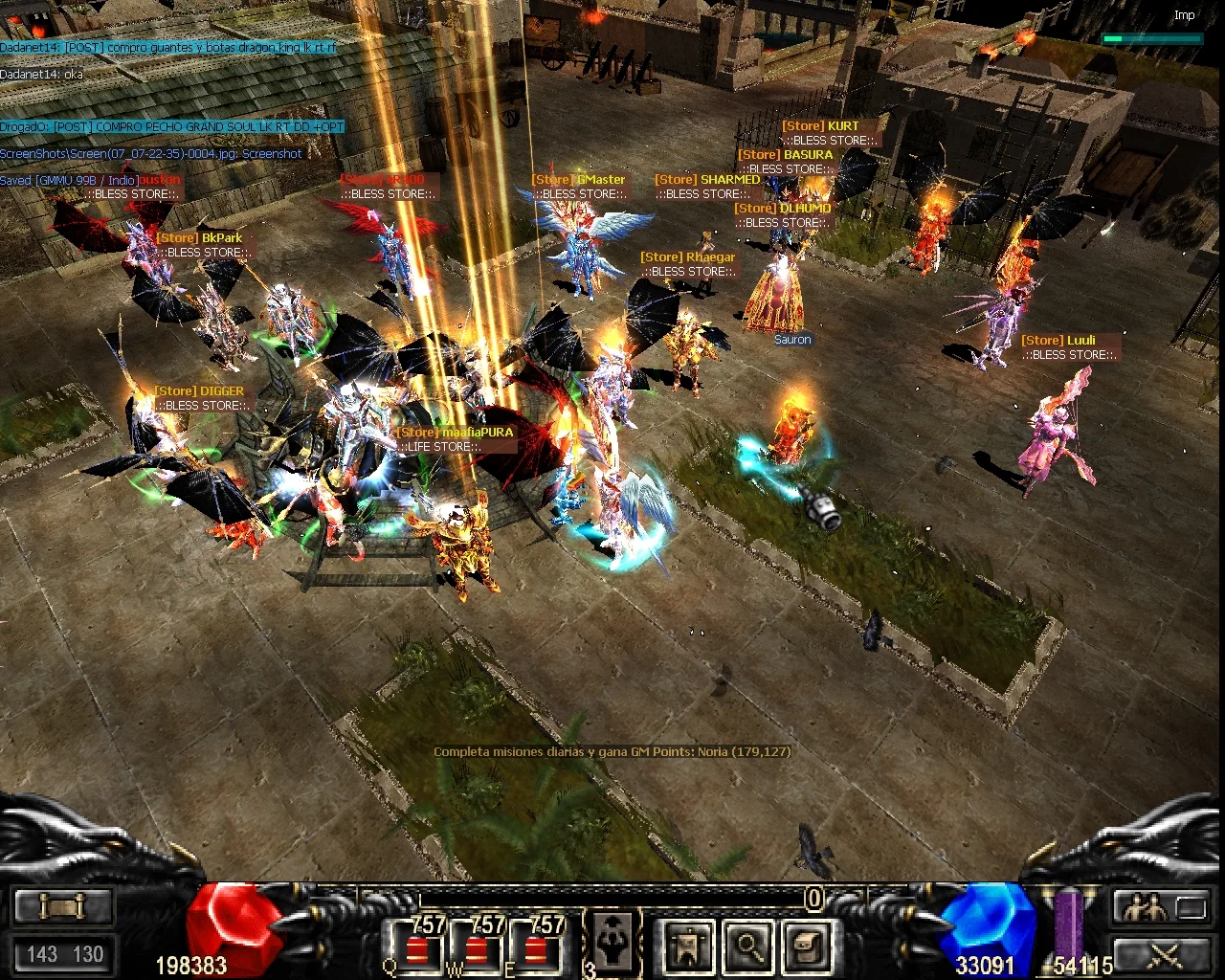
Task: Open the character armor window
Action: point(687,946)
